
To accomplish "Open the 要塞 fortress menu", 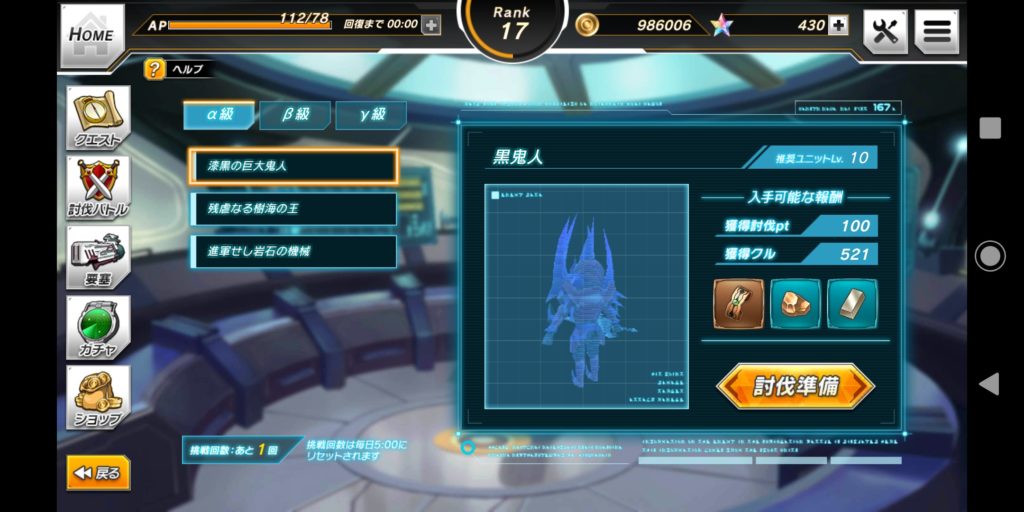I will 98,257.
